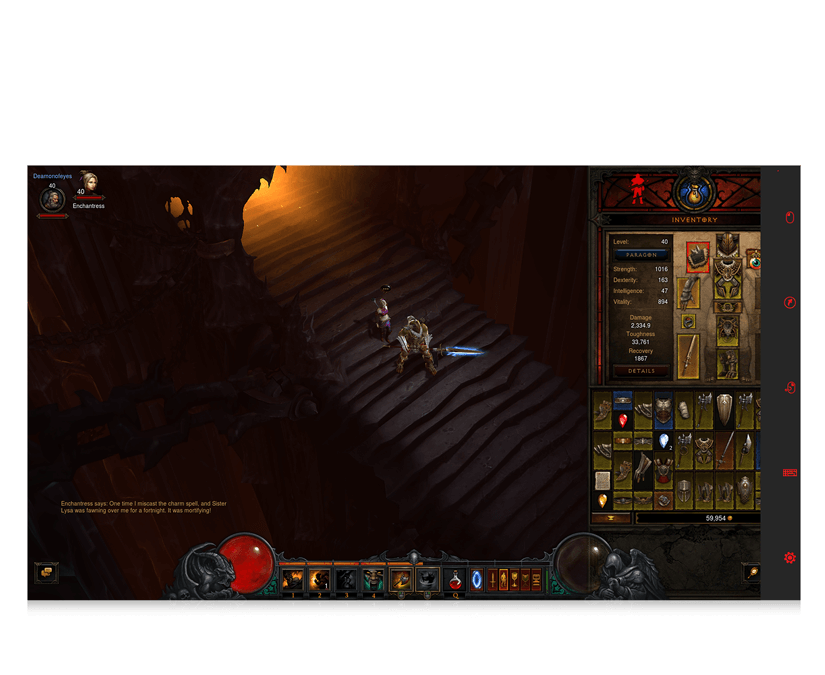Image resolution: width=825 pixels, height=675 pixels.
Task: Select the Deamonoleyes player portrait
Action: pyautogui.click(x=52, y=199)
